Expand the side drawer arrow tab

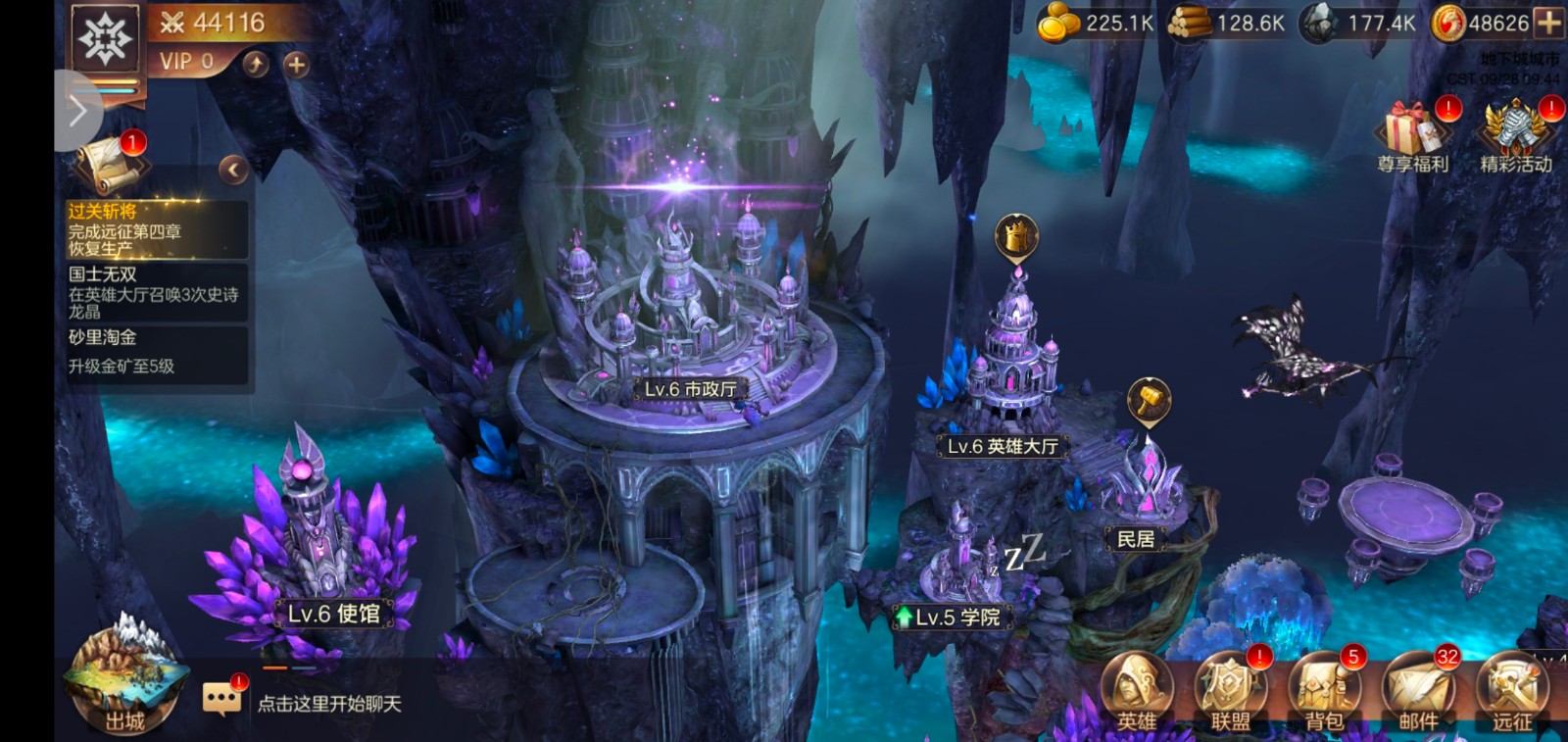[76, 112]
